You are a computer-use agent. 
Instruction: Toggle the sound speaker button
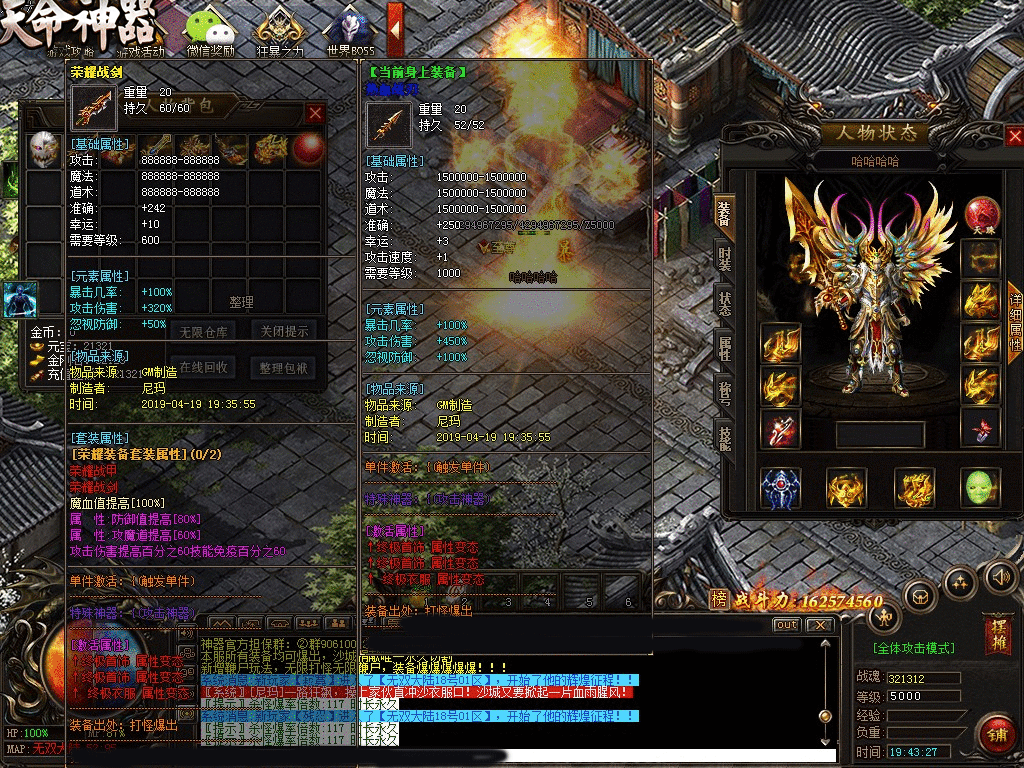coord(1000,577)
